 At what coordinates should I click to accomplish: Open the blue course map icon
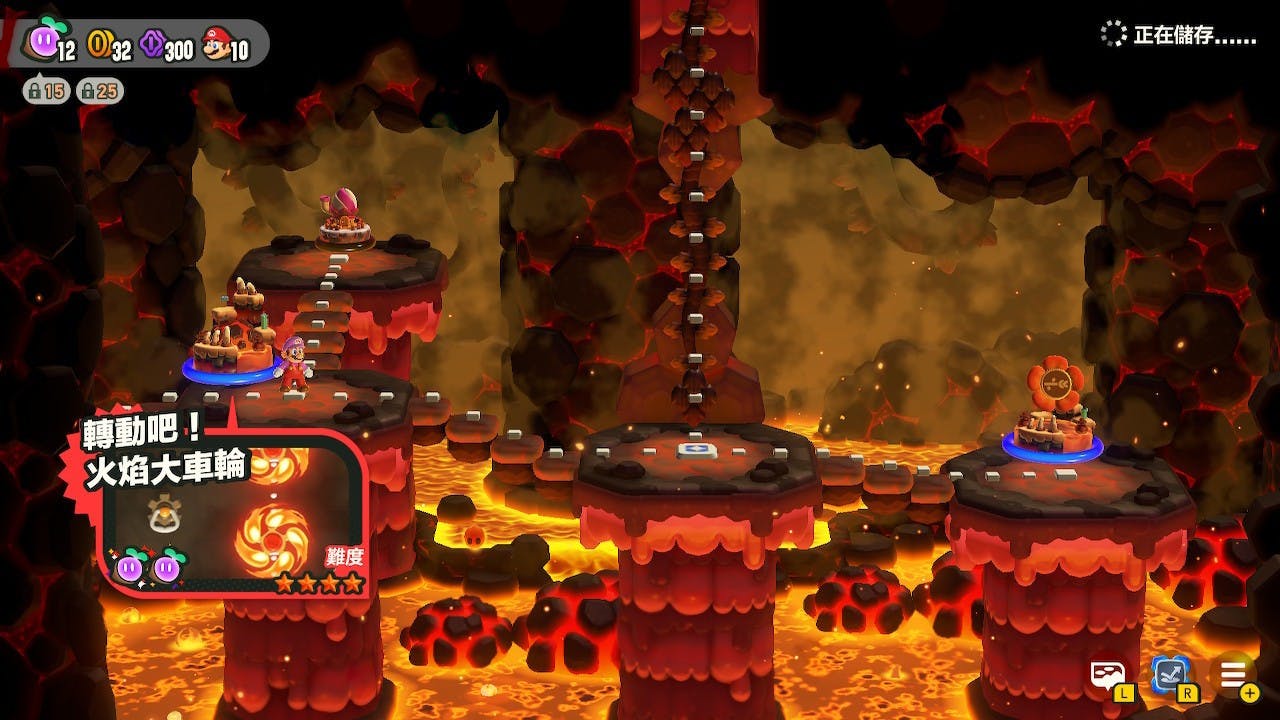(x=1168, y=675)
